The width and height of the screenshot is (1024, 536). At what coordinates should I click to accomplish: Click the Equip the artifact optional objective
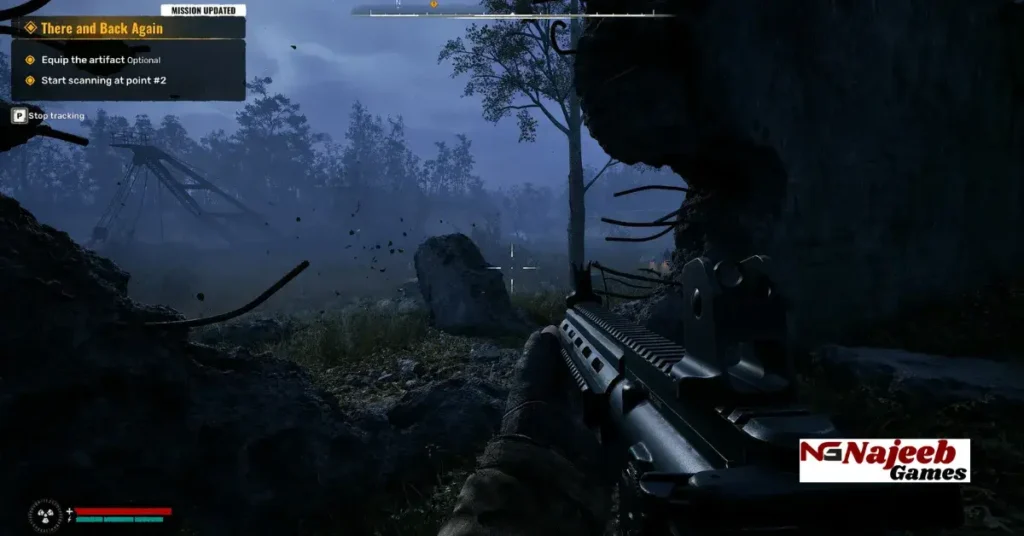(x=100, y=60)
